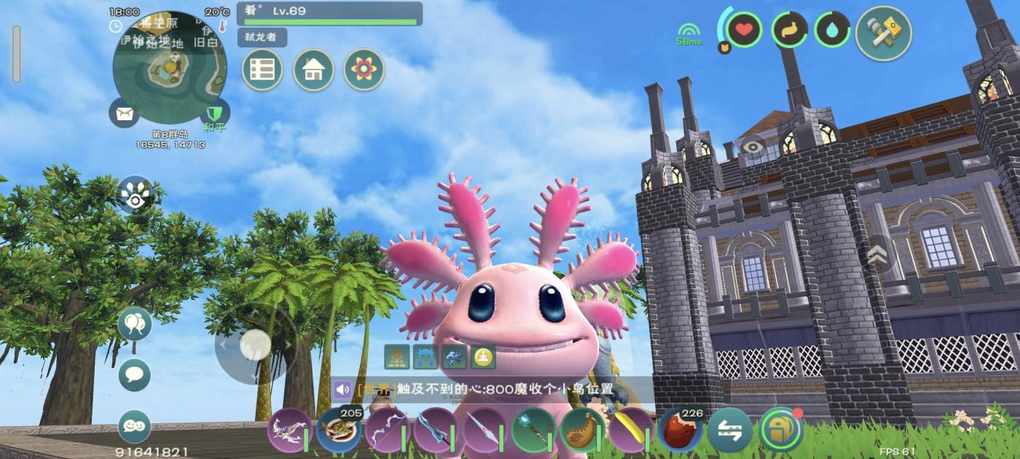Screen dimensions: 1020x459
Task: Tap the swap arrows hotbar button
Action: point(730,431)
